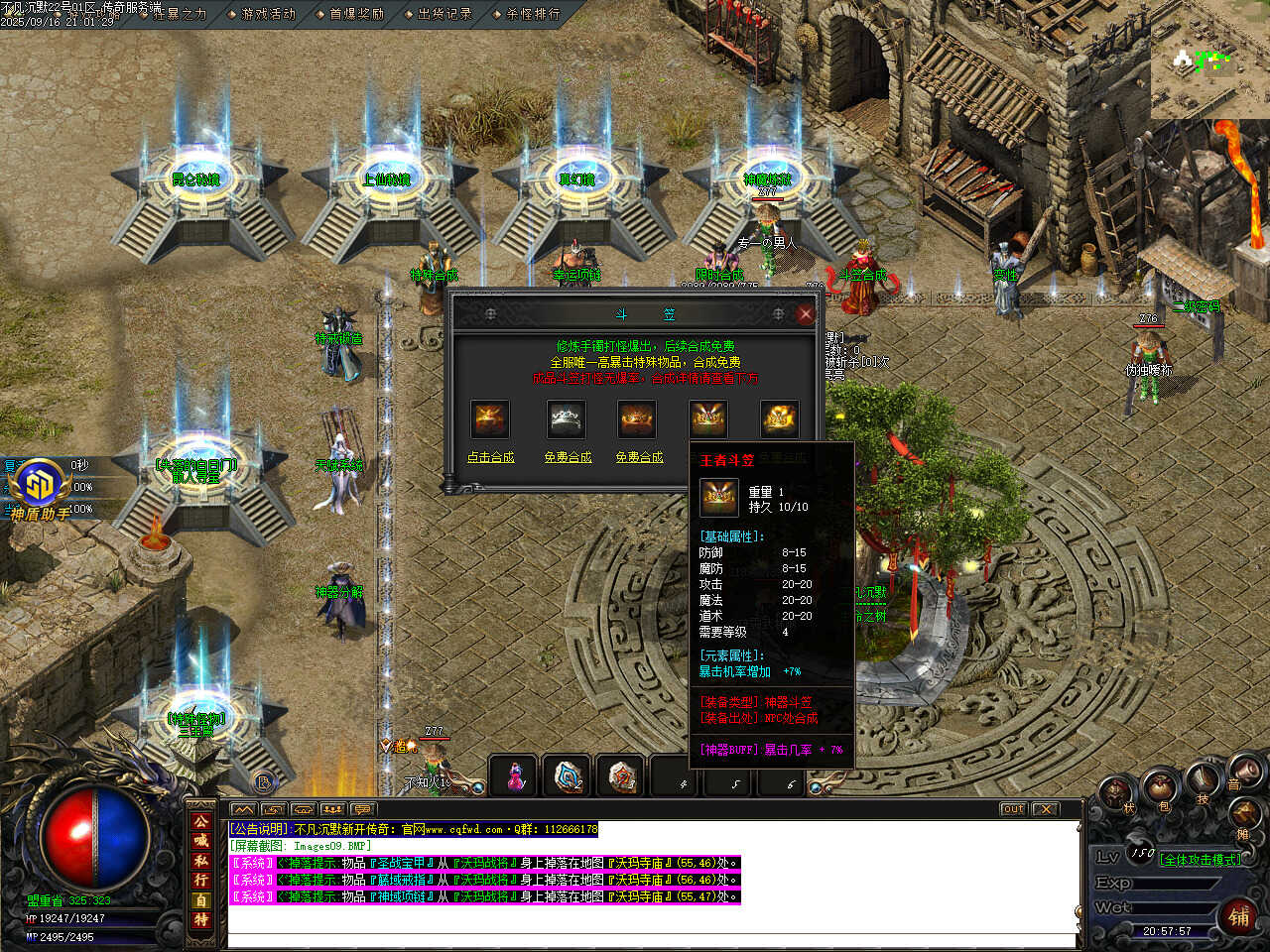
Task: Toggle the 全体攻击模式 attack mode
Action: click(1200, 860)
